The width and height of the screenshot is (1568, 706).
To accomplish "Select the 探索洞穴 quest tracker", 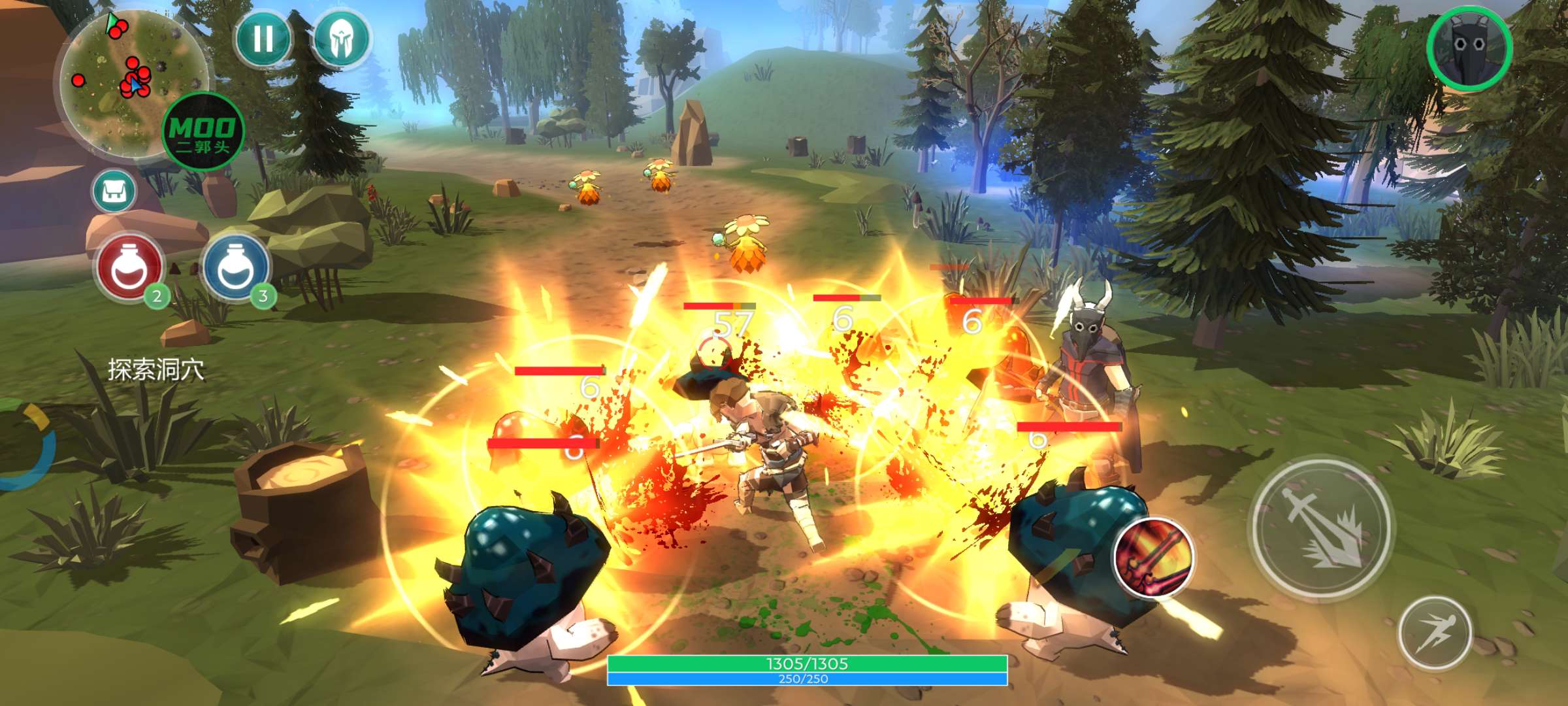I will pos(156,370).
